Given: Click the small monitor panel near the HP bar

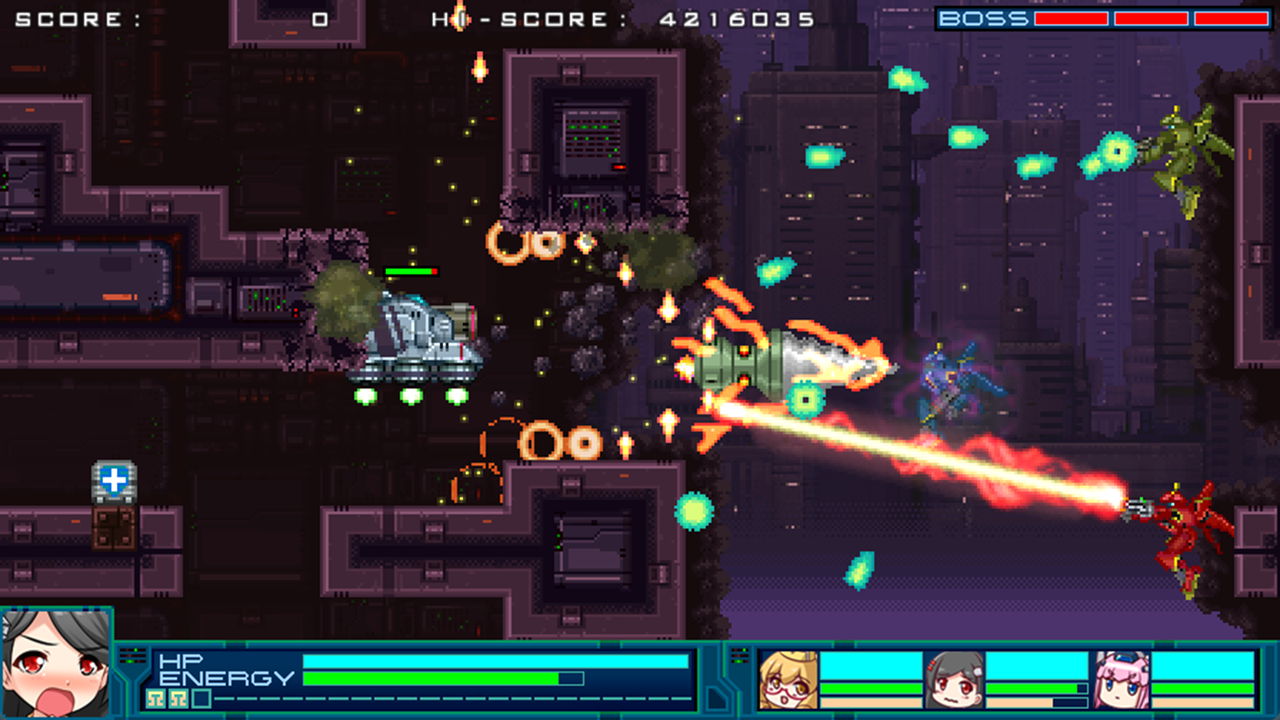Looking at the screenshot, I should point(131,655).
